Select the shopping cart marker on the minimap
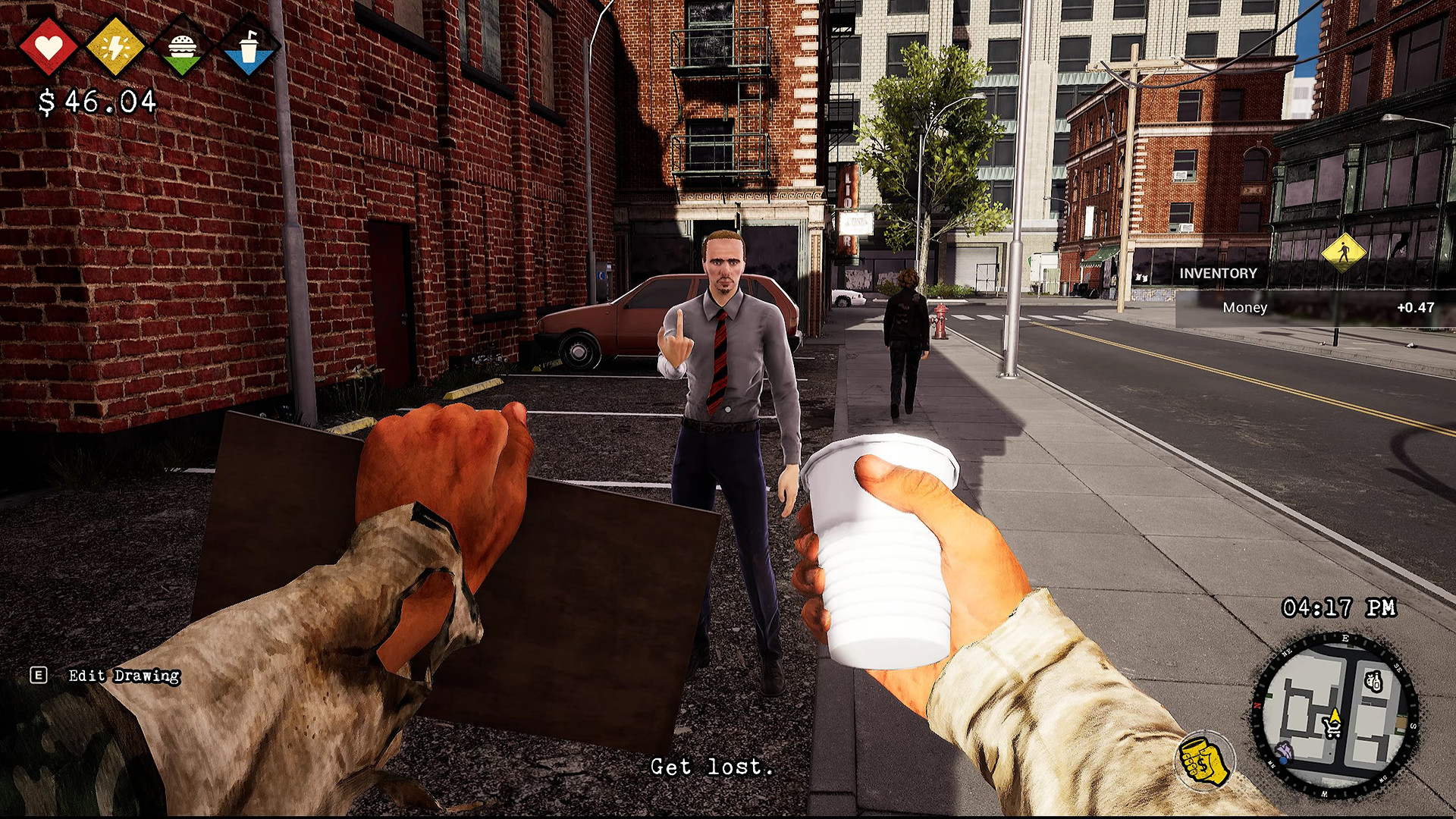This screenshot has width=1456, height=819. pos(1332,728)
